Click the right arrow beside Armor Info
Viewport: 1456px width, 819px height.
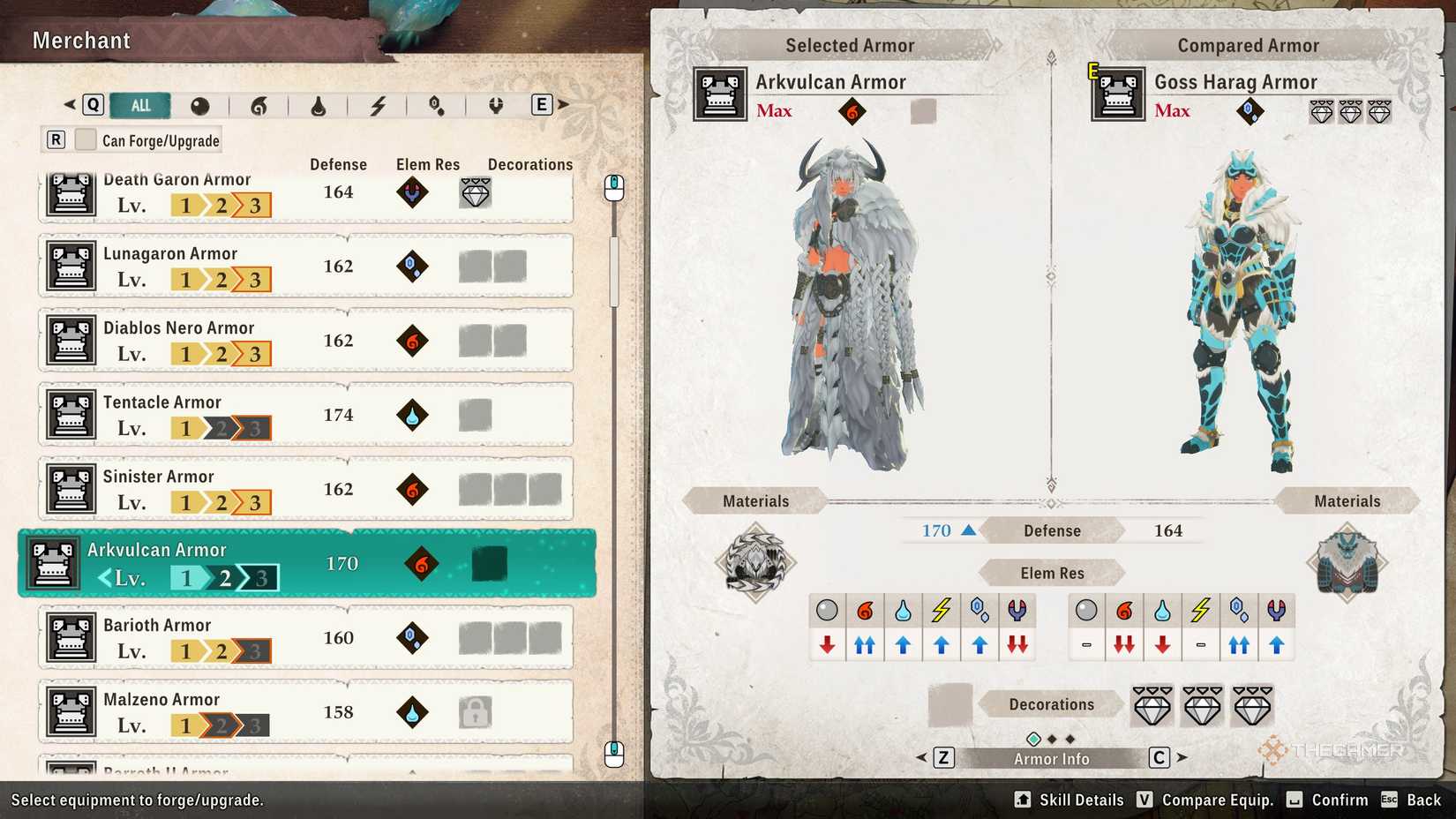1182,757
